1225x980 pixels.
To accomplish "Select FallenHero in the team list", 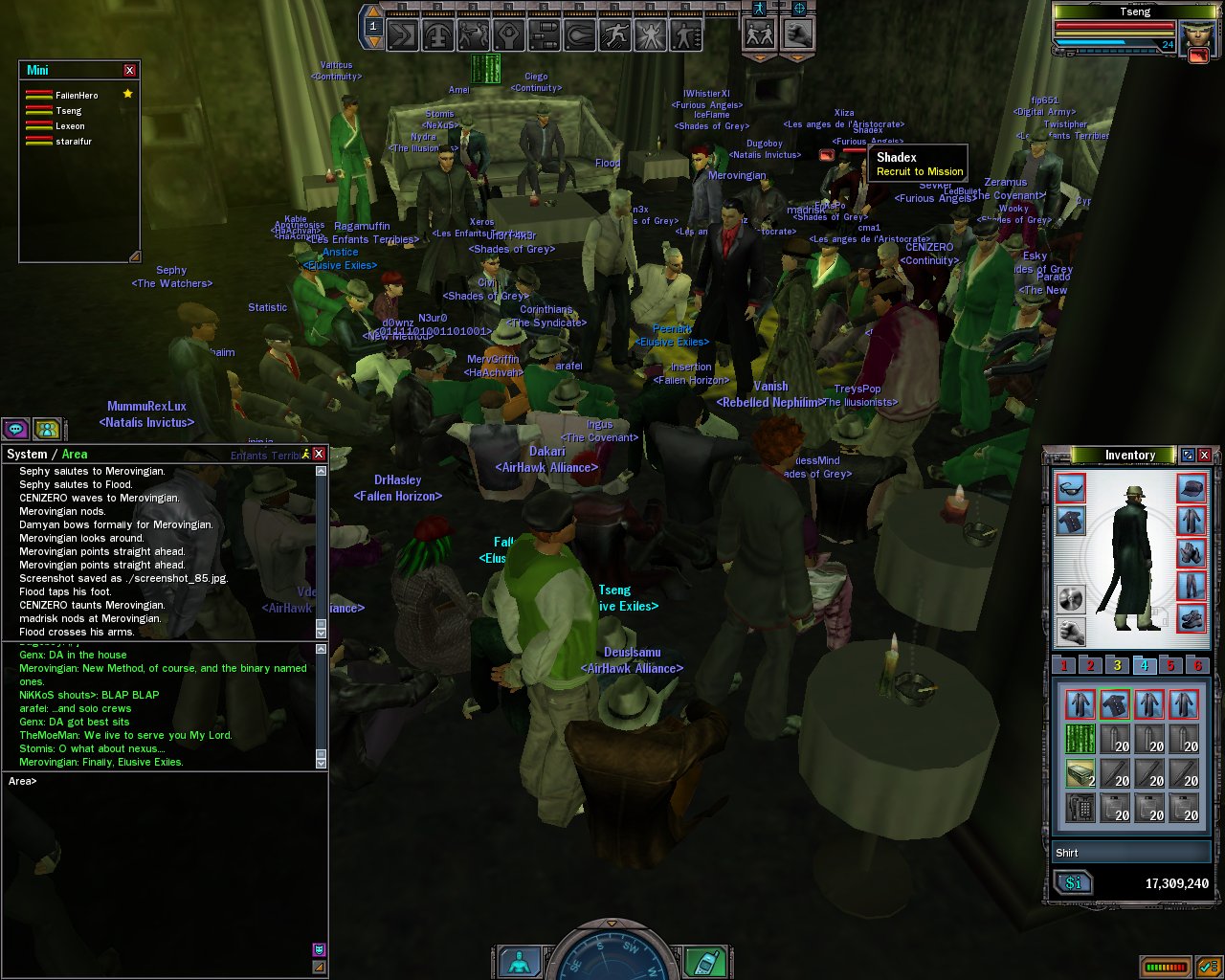I will pos(77,96).
